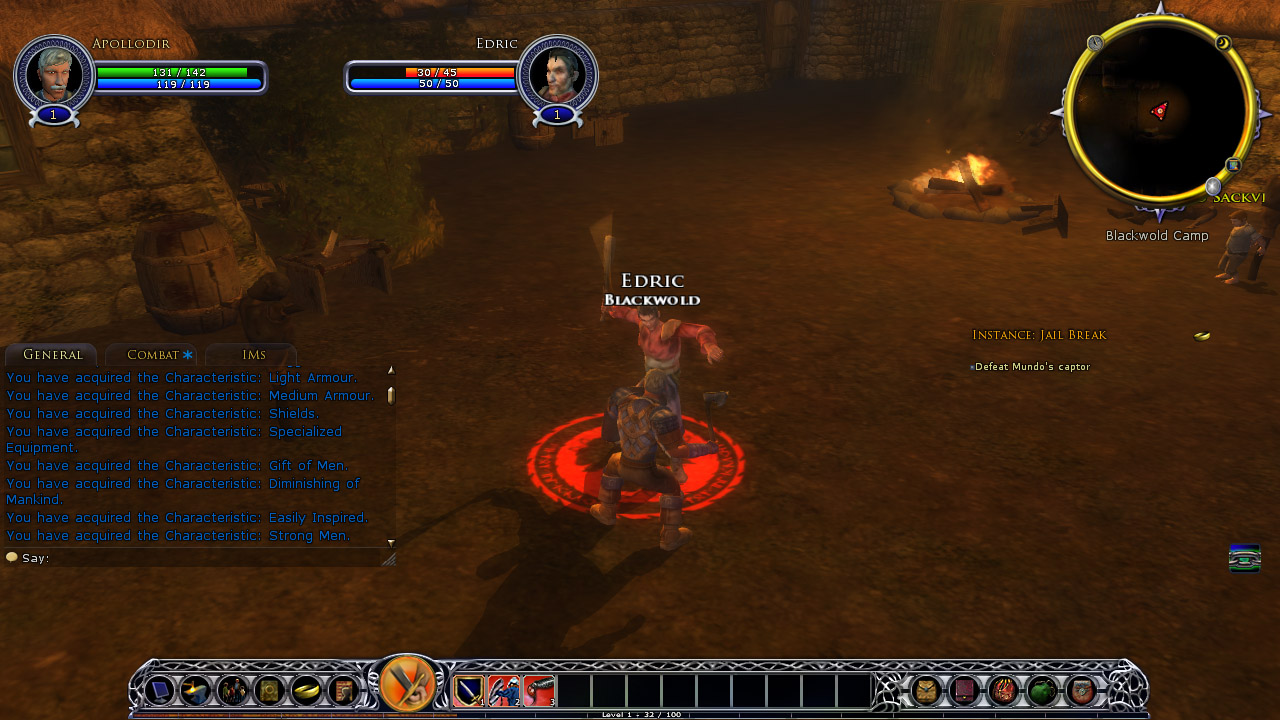Click the gold ring toolbar icon

click(x=306, y=691)
